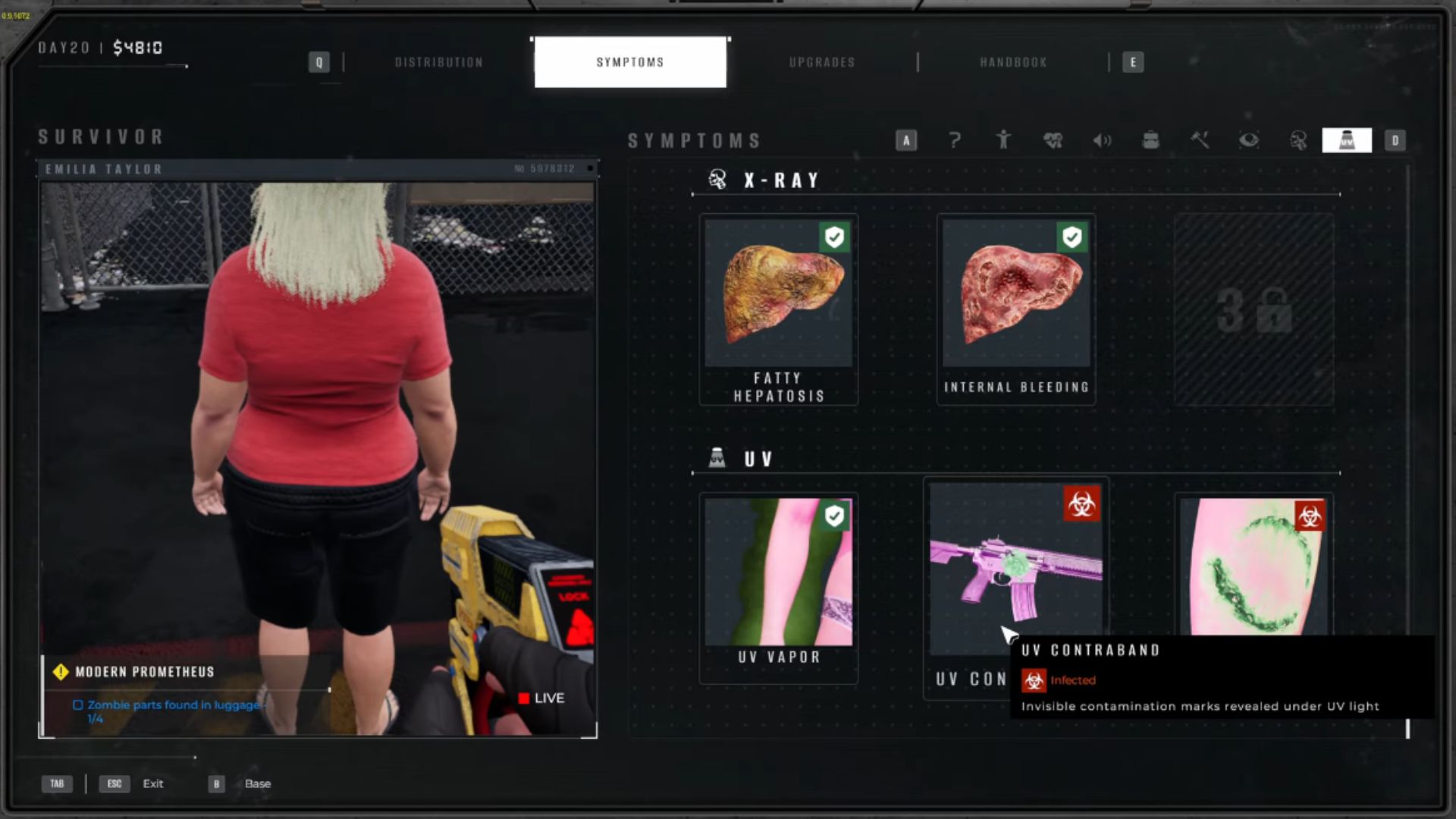Switch to the Distribution tab

coord(438,62)
